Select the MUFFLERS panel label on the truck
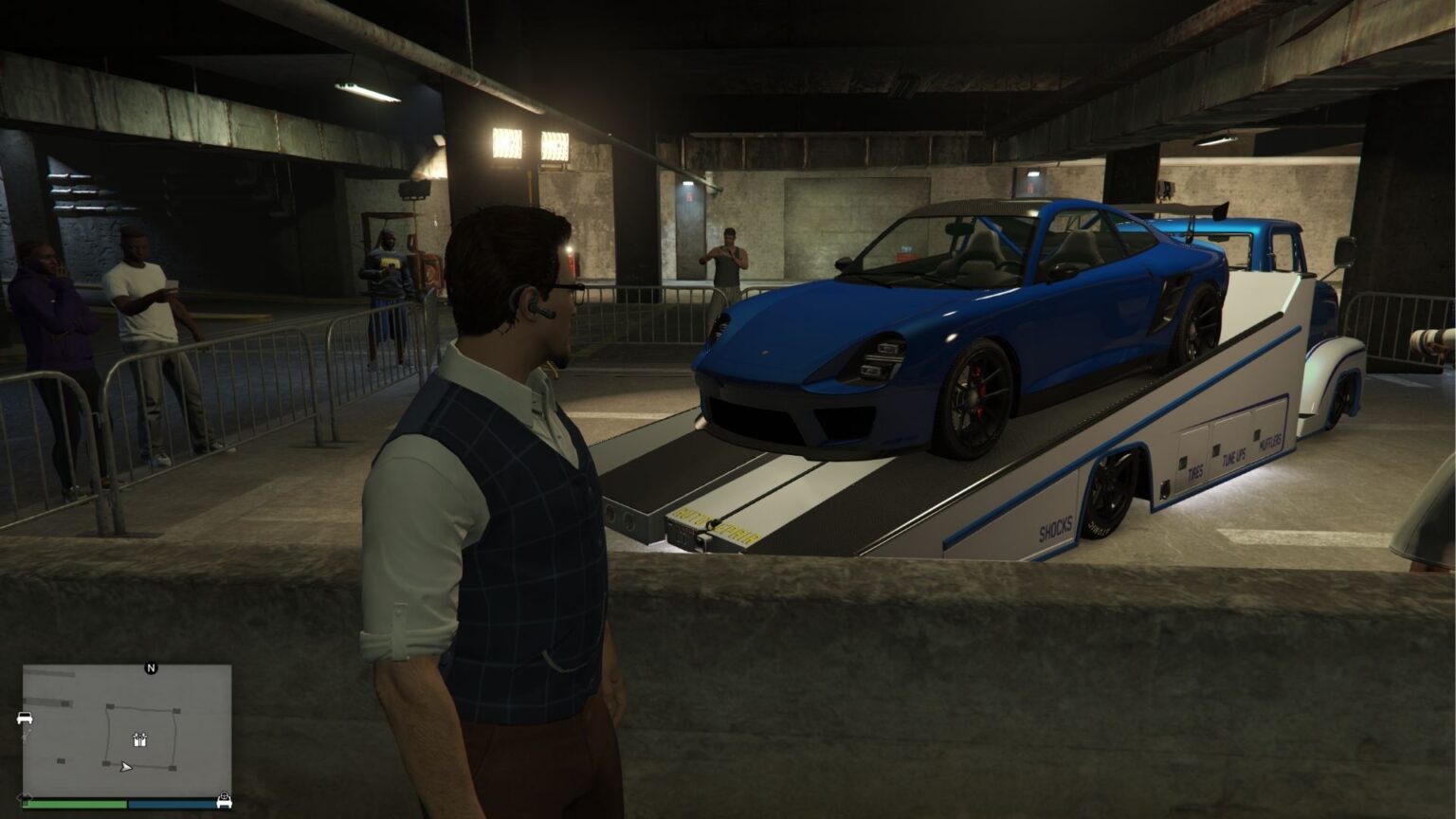The image size is (1456, 819). pyautogui.click(x=1270, y=442)
